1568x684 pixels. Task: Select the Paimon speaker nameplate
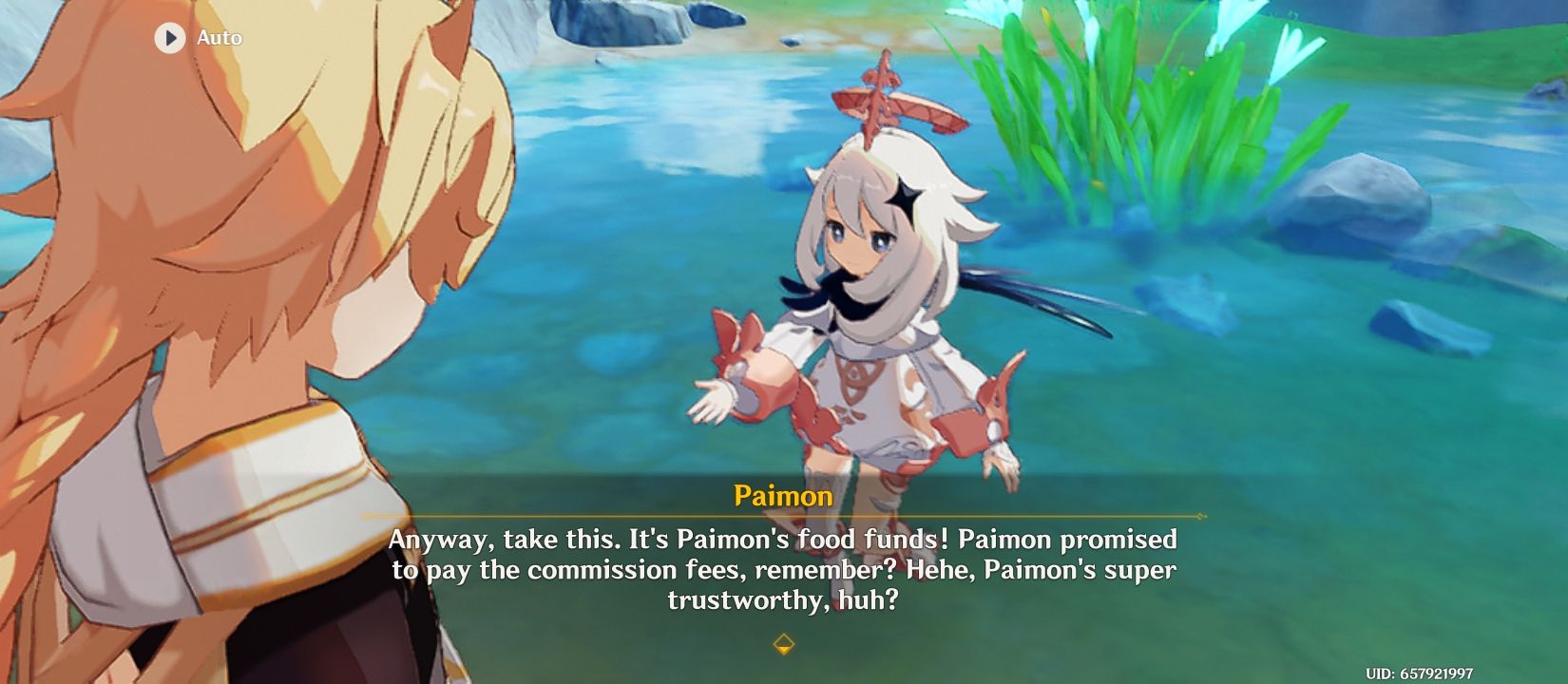782,494
